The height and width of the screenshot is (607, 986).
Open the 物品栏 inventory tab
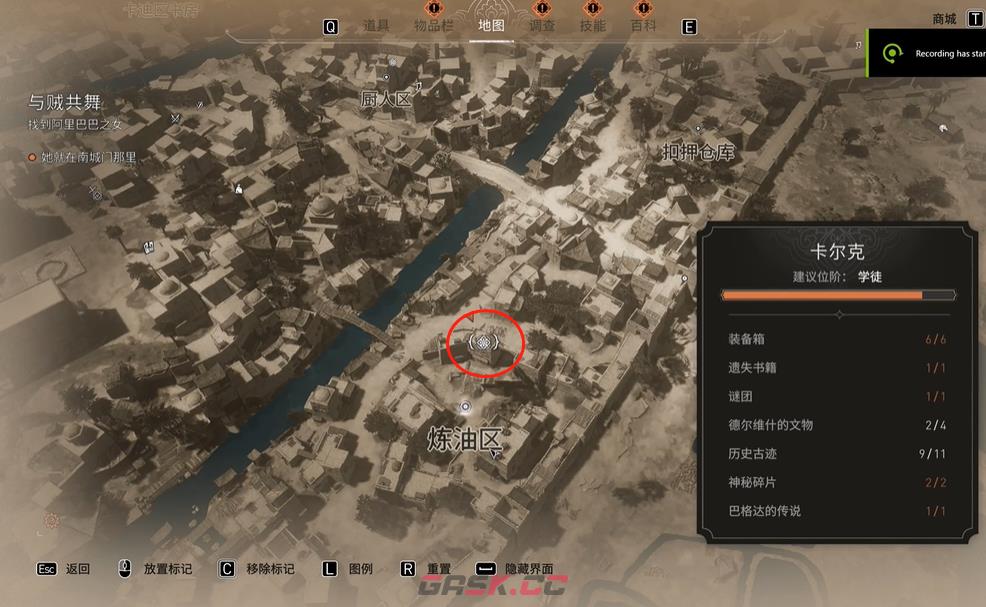tap(433, 26)
